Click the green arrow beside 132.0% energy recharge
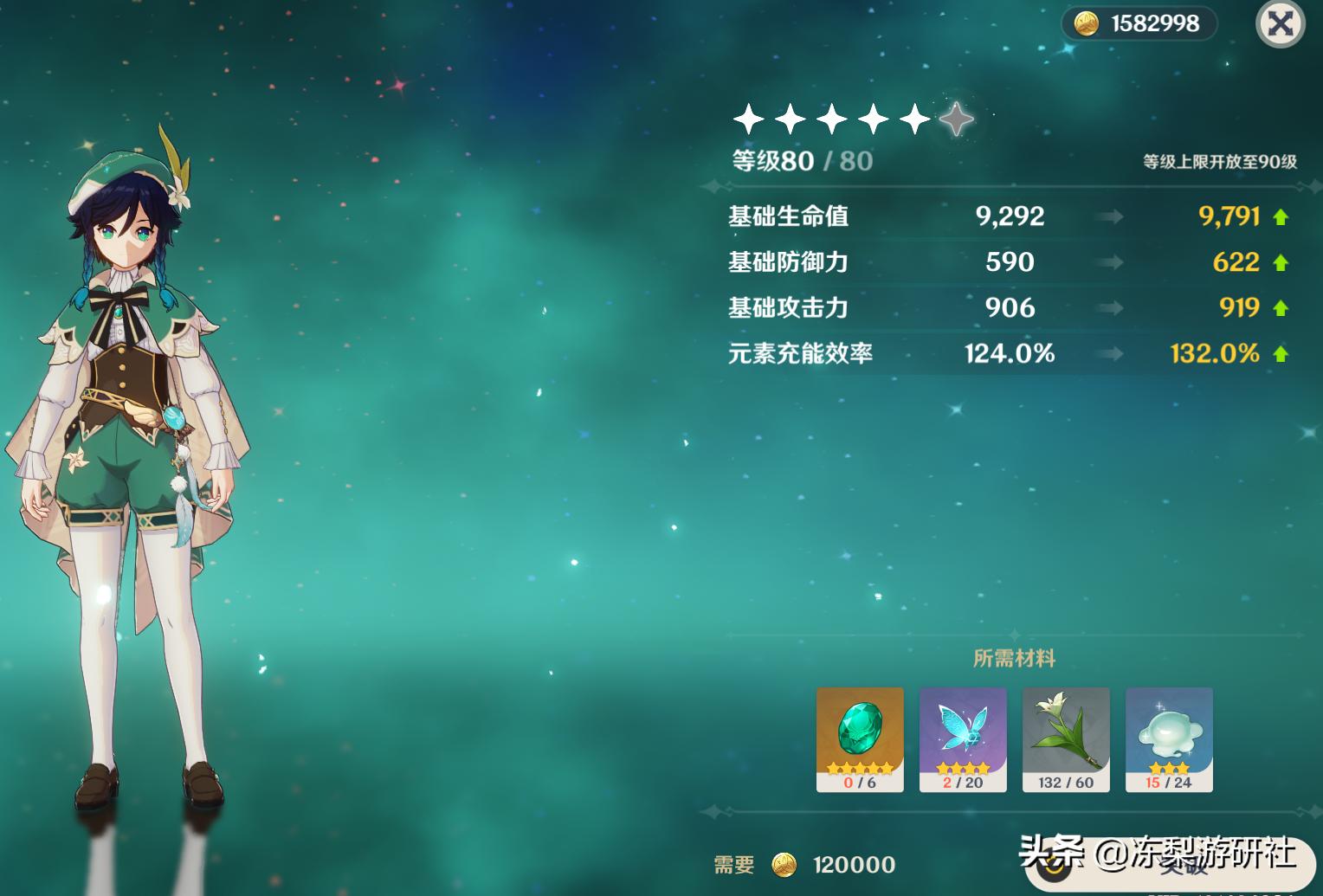1323x896 pixels. pyautogui.click(x=1279, y=353)
